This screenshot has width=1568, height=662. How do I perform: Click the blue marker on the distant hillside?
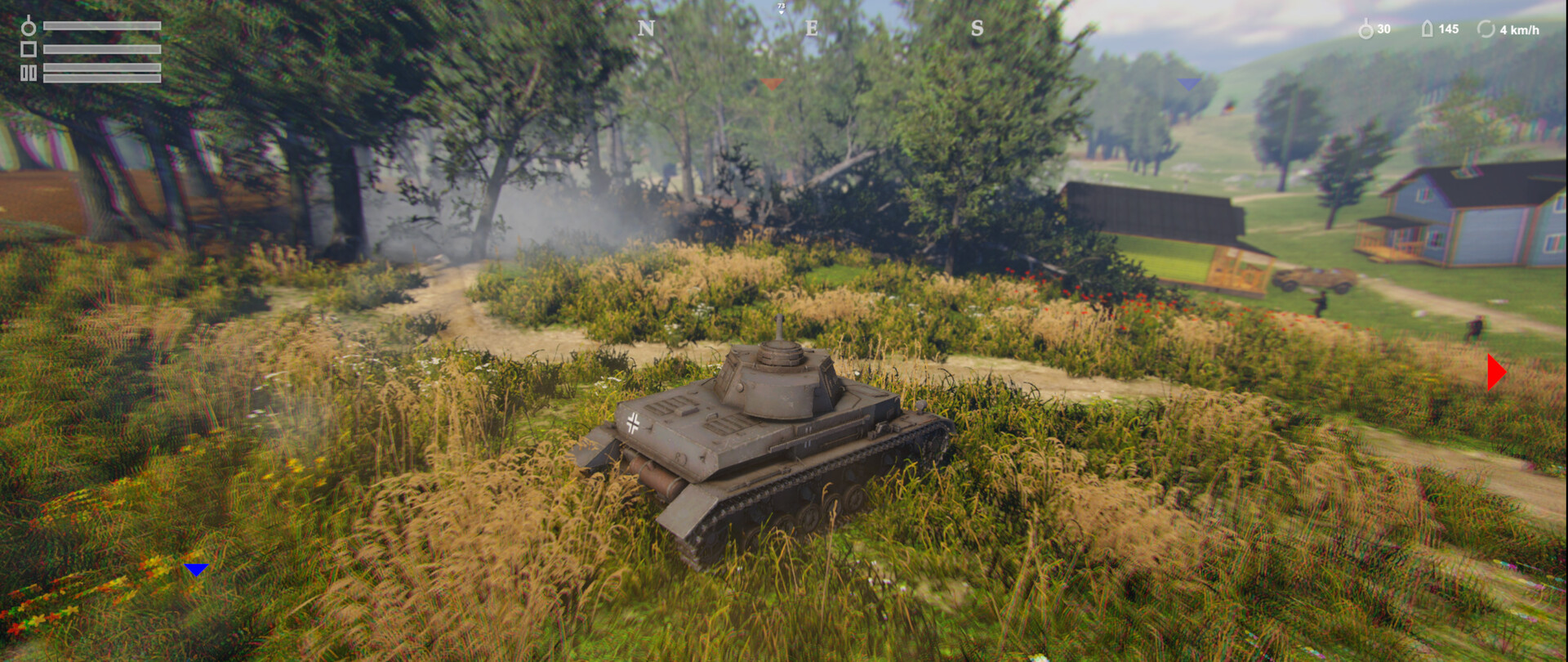pos(1188,83)
